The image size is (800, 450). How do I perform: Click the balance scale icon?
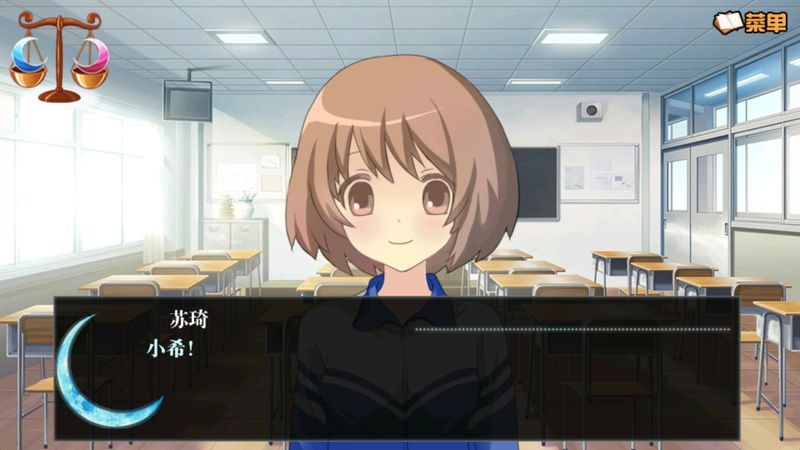59,56
